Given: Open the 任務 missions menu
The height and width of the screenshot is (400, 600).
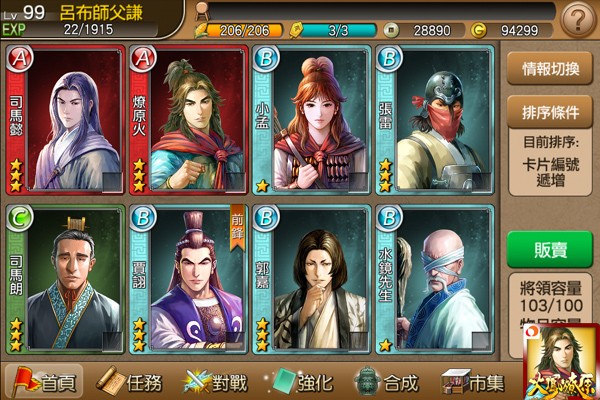Looking at the screenshot, I should point(133,381).
